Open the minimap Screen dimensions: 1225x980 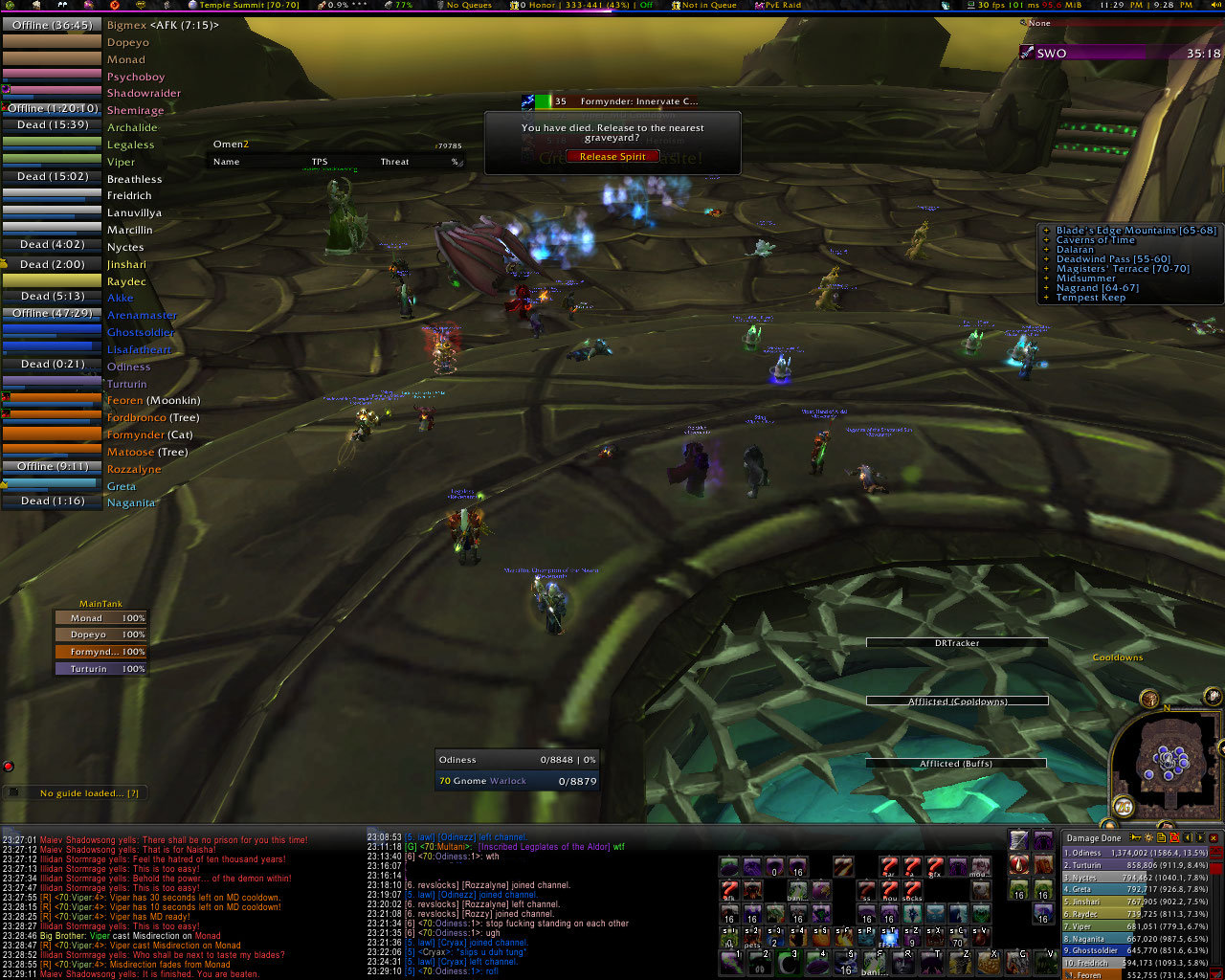coord(1167,763)
